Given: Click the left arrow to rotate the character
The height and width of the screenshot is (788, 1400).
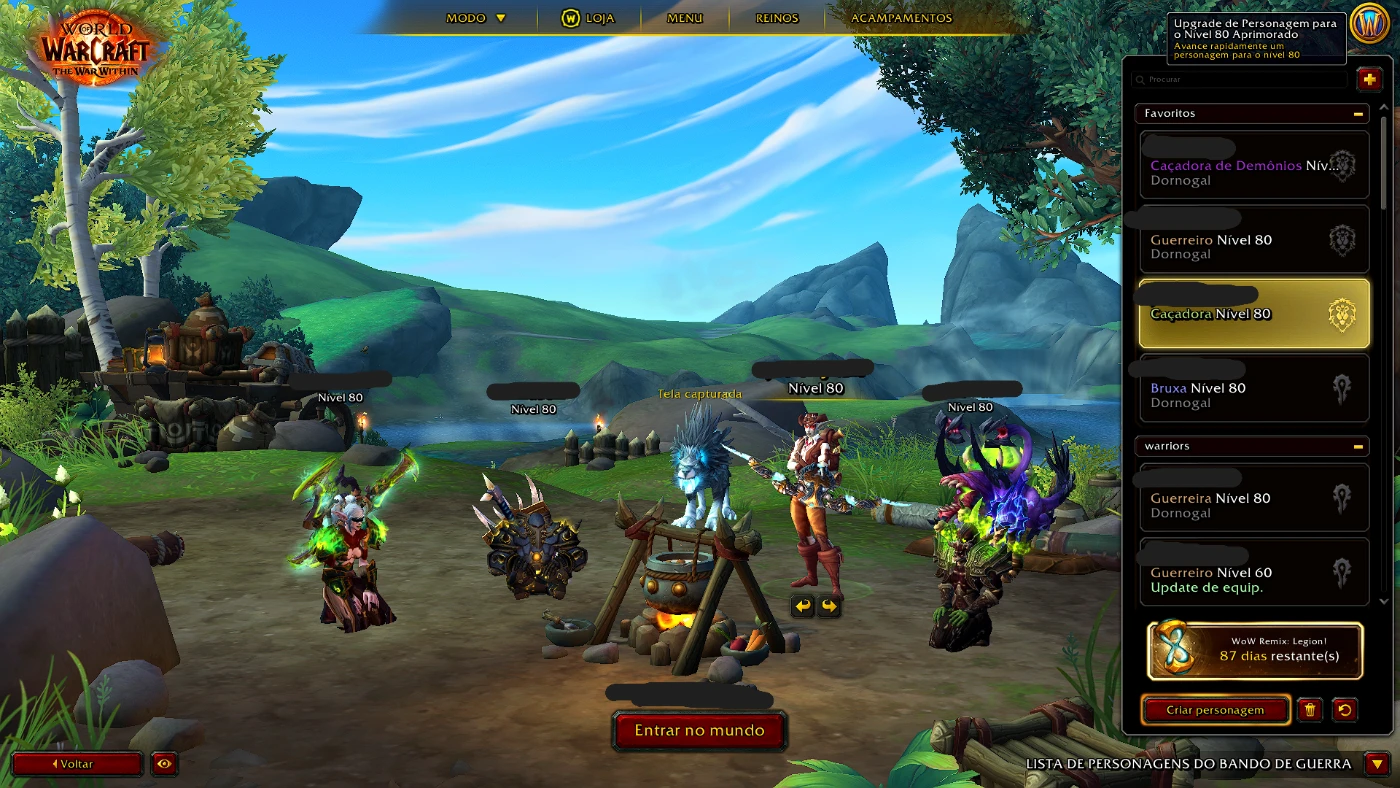Looking at the screenshot, I should pyautogui.click(x=800, y=605).
